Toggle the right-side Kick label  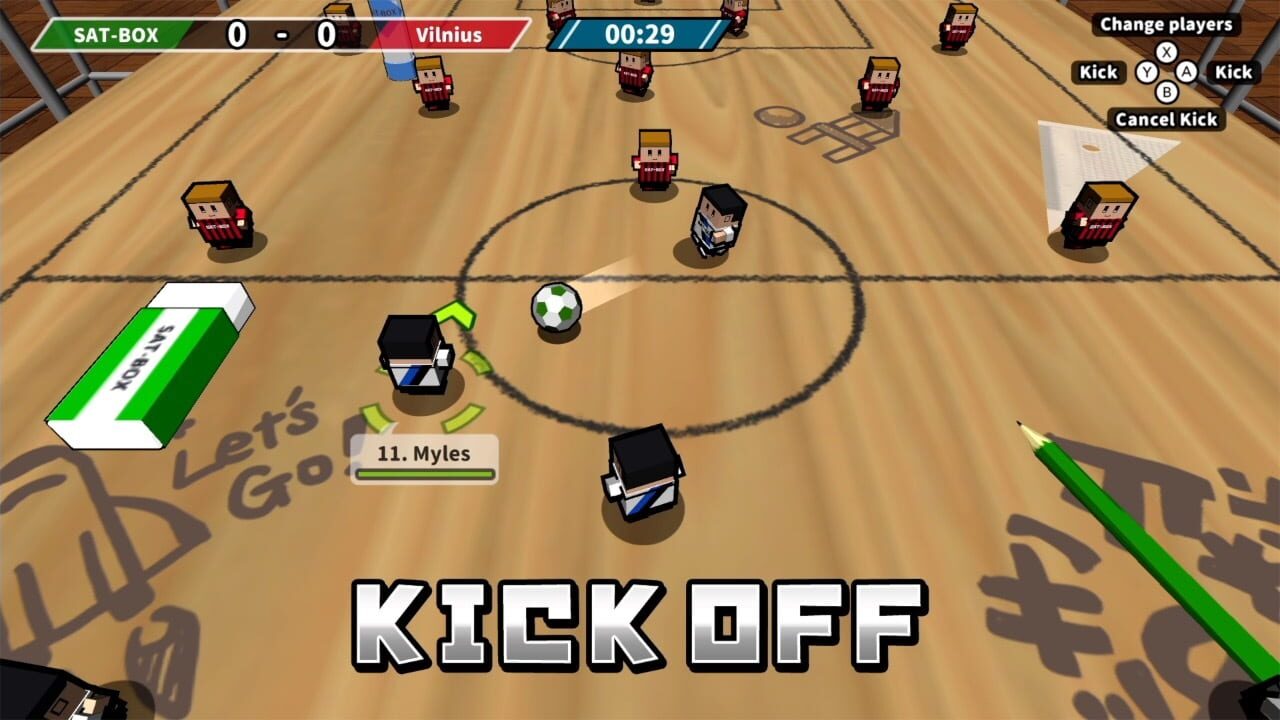pos(1234,72)
